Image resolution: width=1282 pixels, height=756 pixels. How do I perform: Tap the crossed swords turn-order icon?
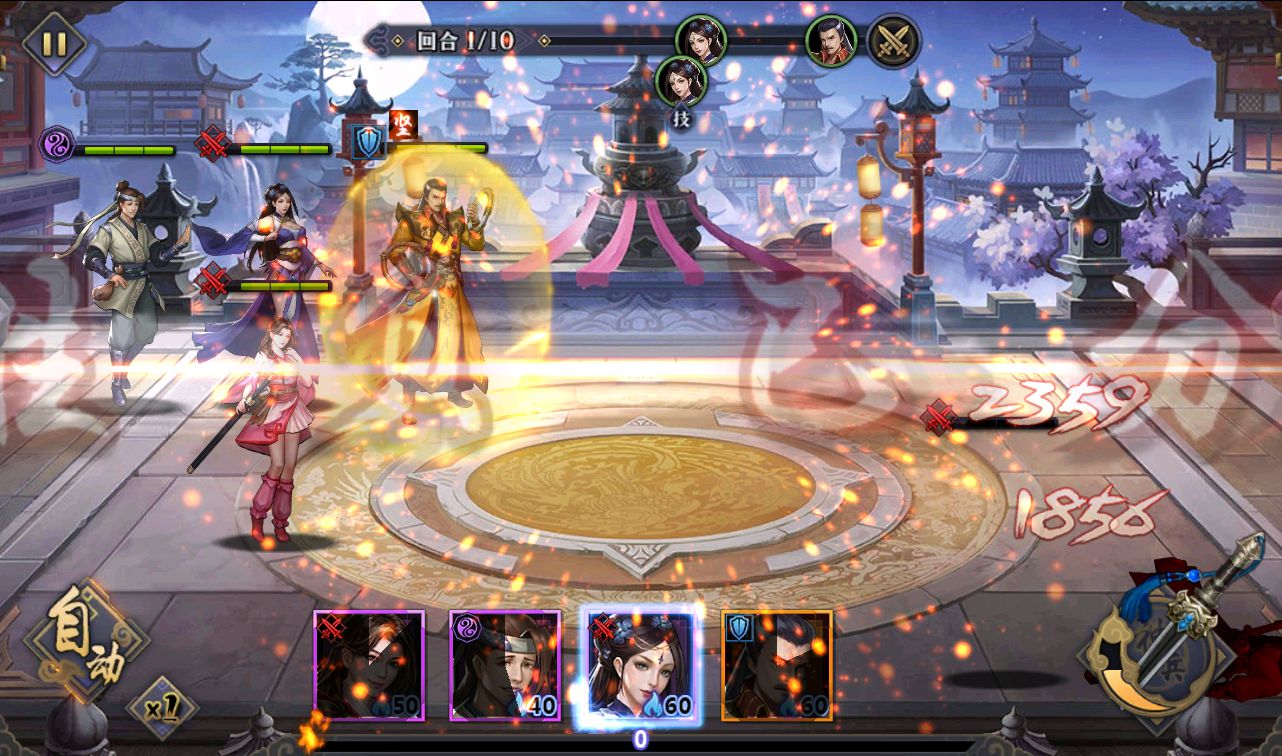(892, 42)
